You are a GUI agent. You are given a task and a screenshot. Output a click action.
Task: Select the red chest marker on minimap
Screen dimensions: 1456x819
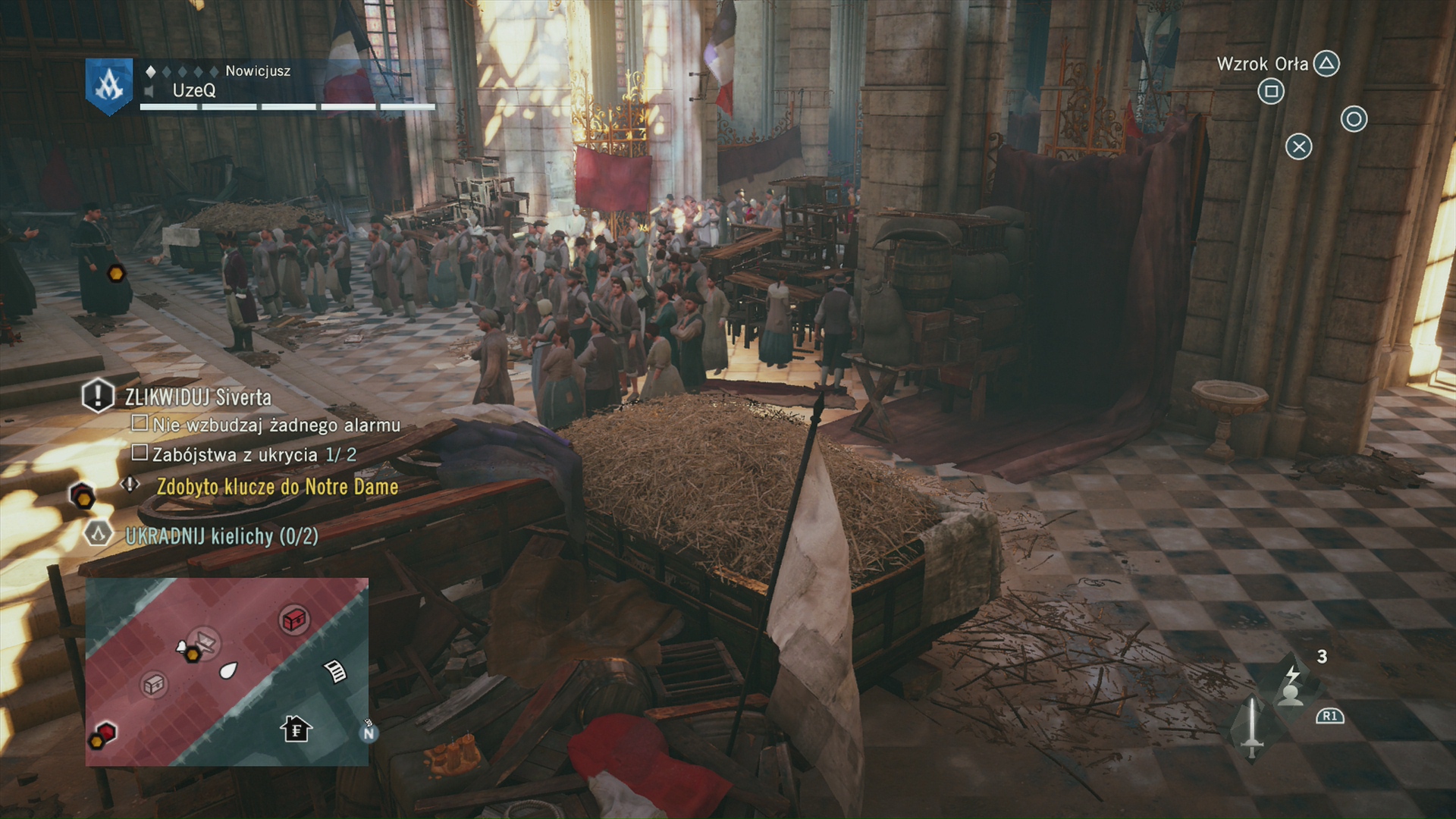tap(293, 619)
